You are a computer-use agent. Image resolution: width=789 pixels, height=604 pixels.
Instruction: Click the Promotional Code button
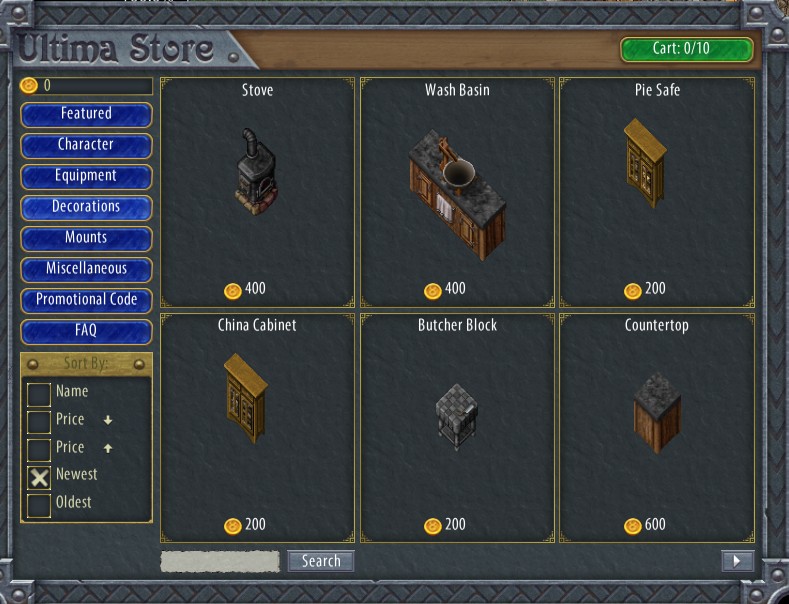86,300
